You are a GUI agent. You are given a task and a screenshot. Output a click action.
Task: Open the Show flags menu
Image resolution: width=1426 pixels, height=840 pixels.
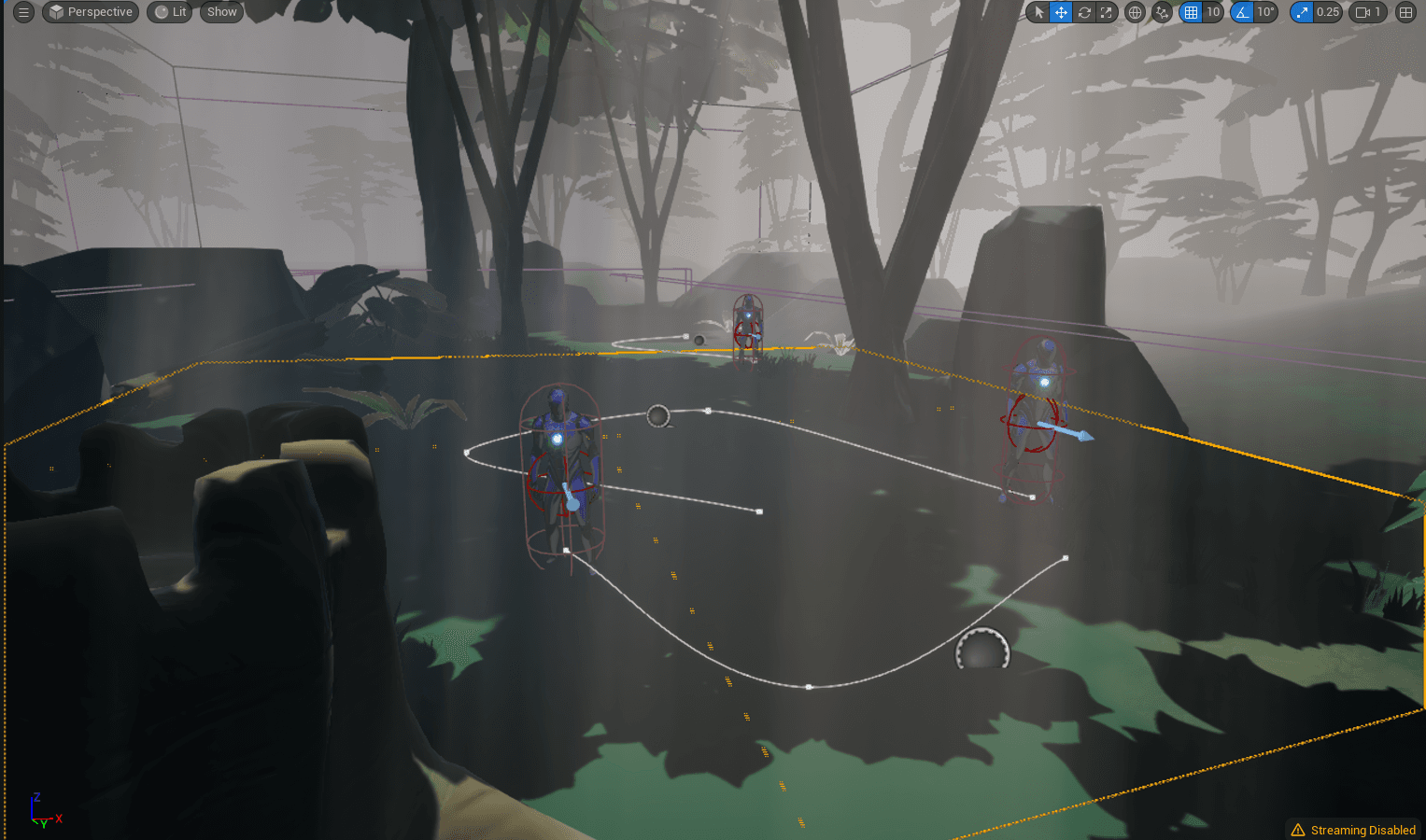220,12
